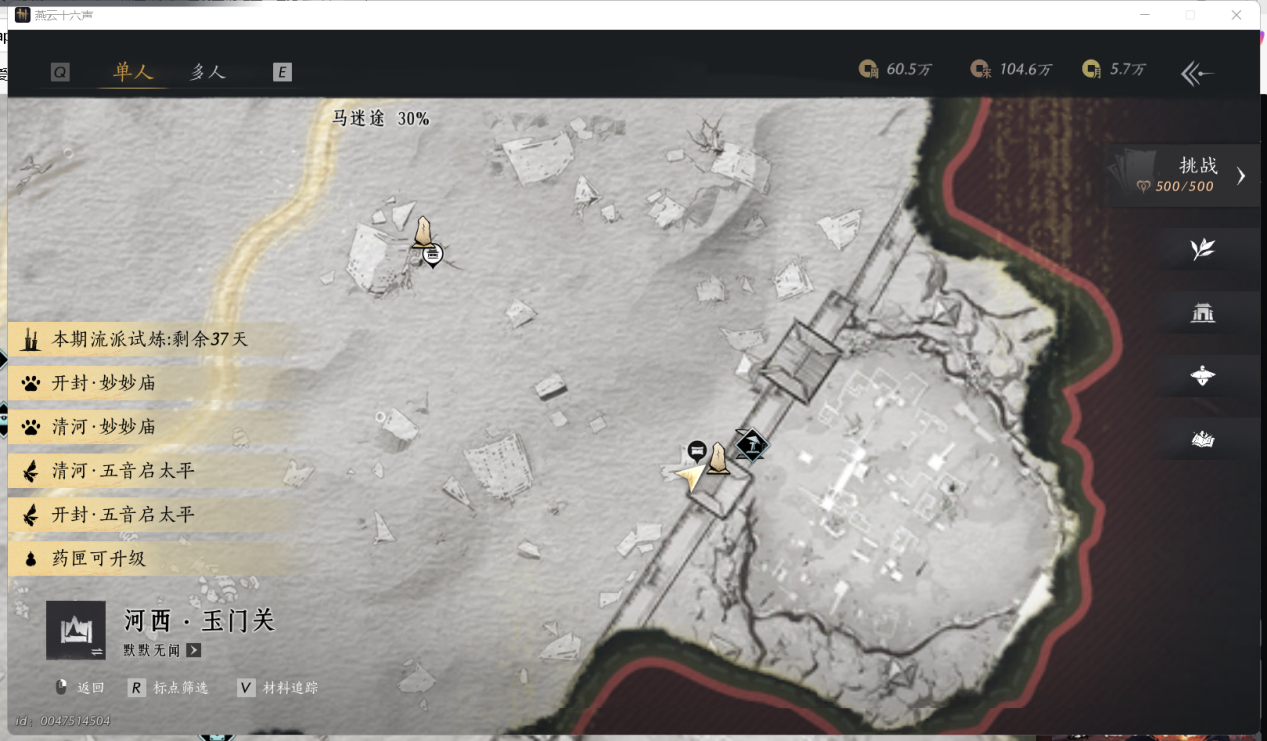Click the hatted figure icon button
Viewport: 1267px width, 741px height.
[x=1202, y=376]
